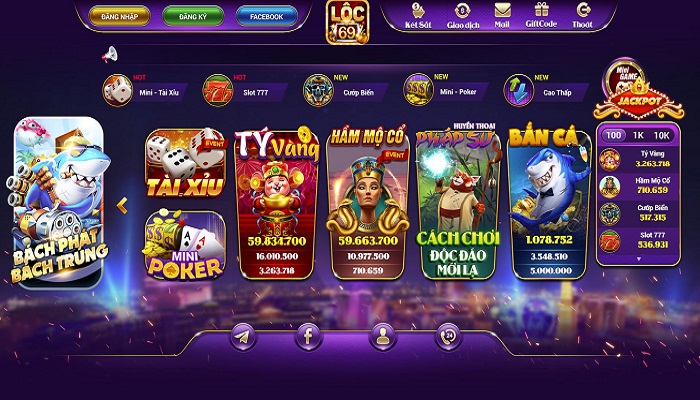Open the Bách Phát Bách Trúng banner
700x400 pixels.
pyautogui.click(x=59, y=203)
